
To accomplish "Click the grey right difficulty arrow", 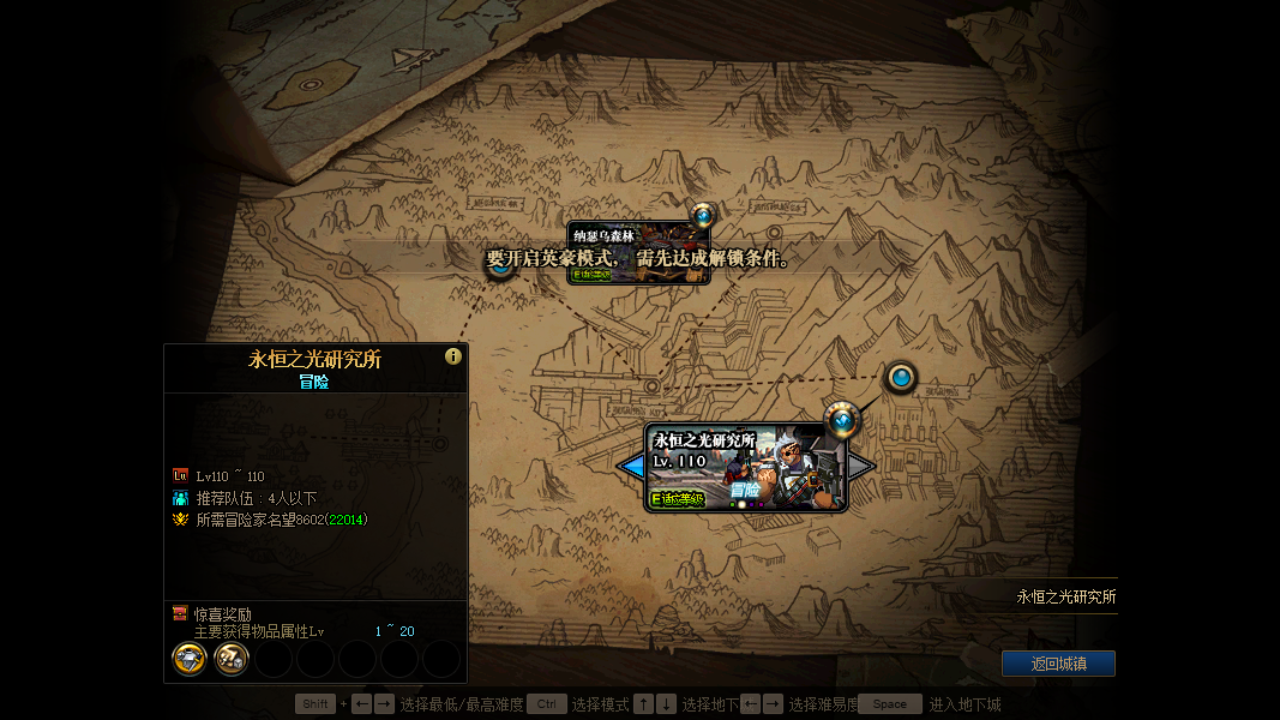I will 860,466.
